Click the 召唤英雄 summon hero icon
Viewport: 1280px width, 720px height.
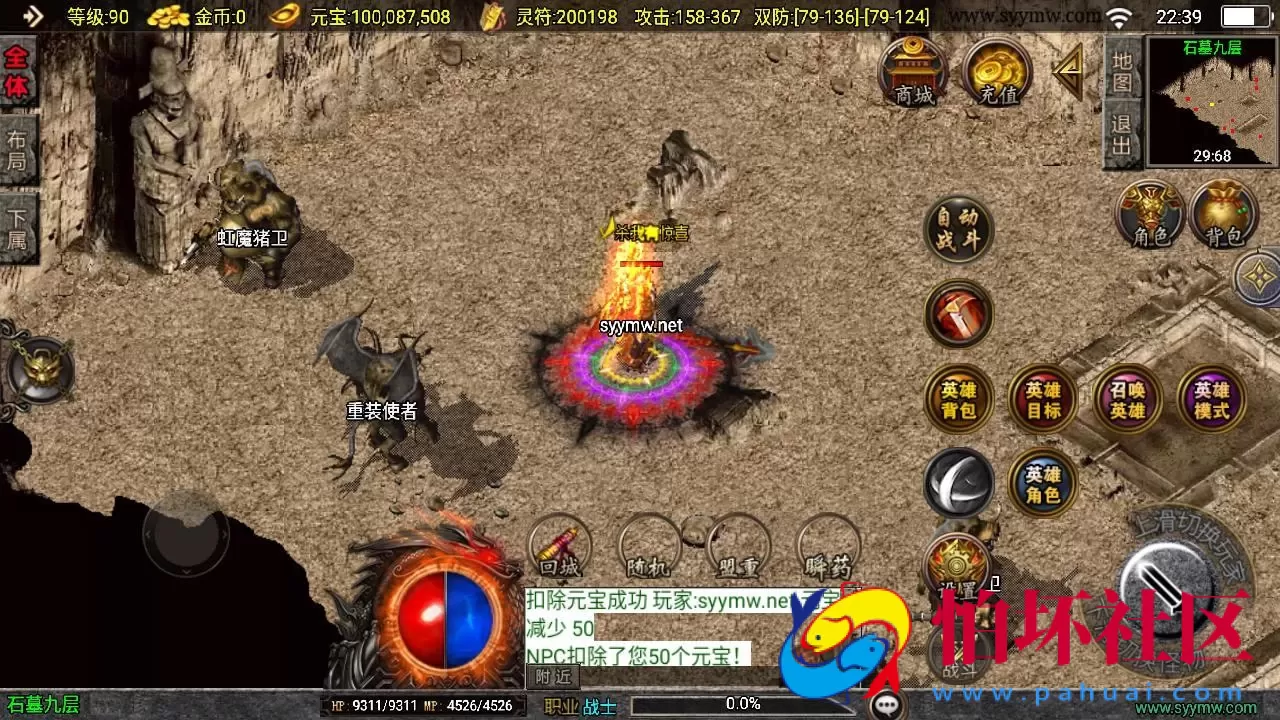[1126, 400]
